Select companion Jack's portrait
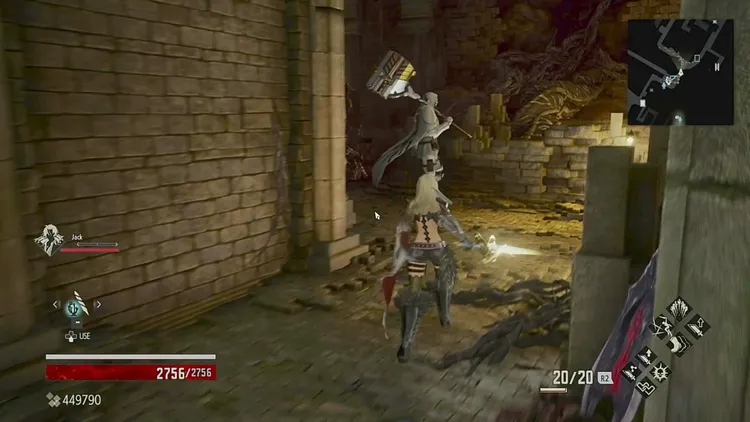 [x=47, y=240]
